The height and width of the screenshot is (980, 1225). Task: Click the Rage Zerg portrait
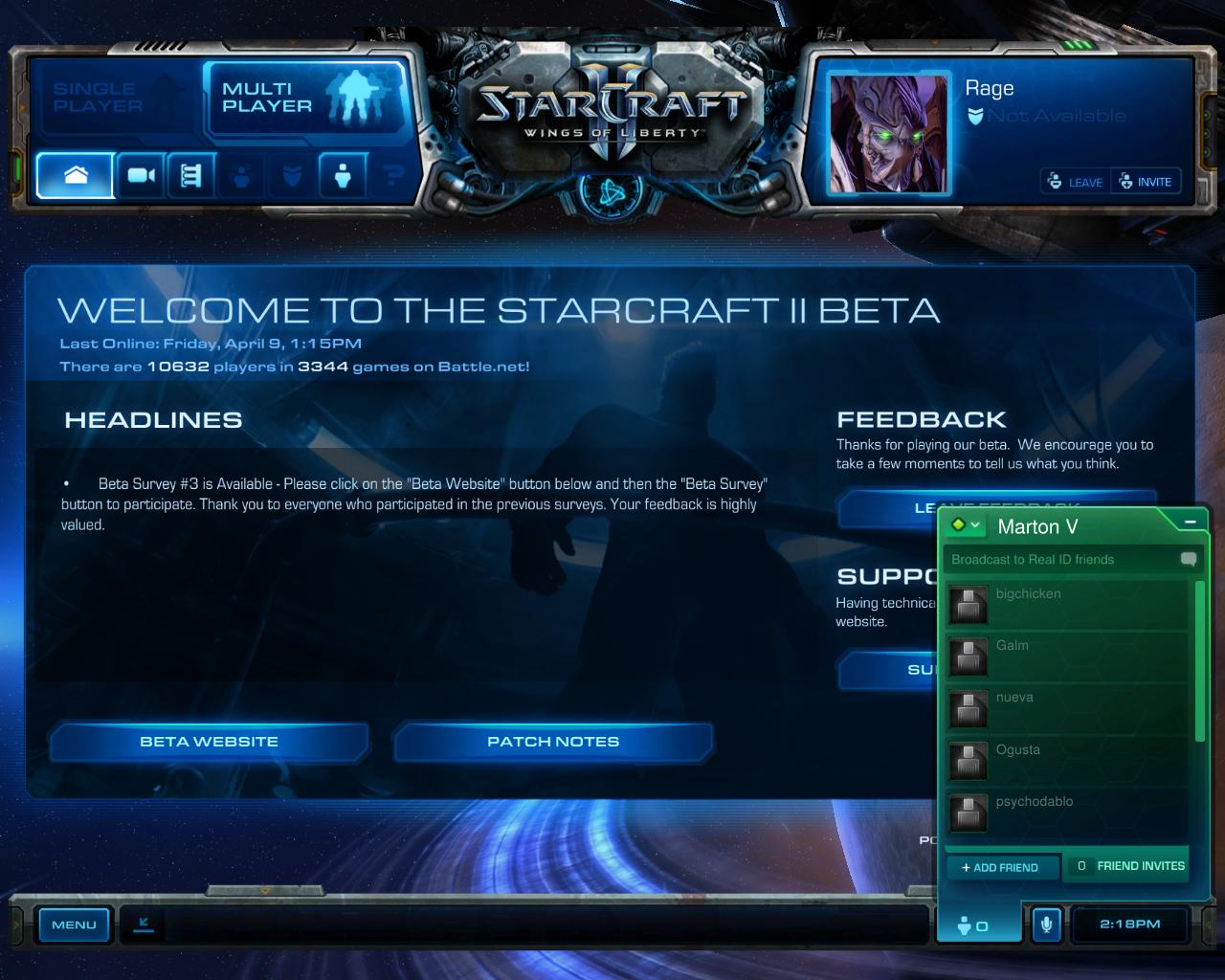click(889, 134)
